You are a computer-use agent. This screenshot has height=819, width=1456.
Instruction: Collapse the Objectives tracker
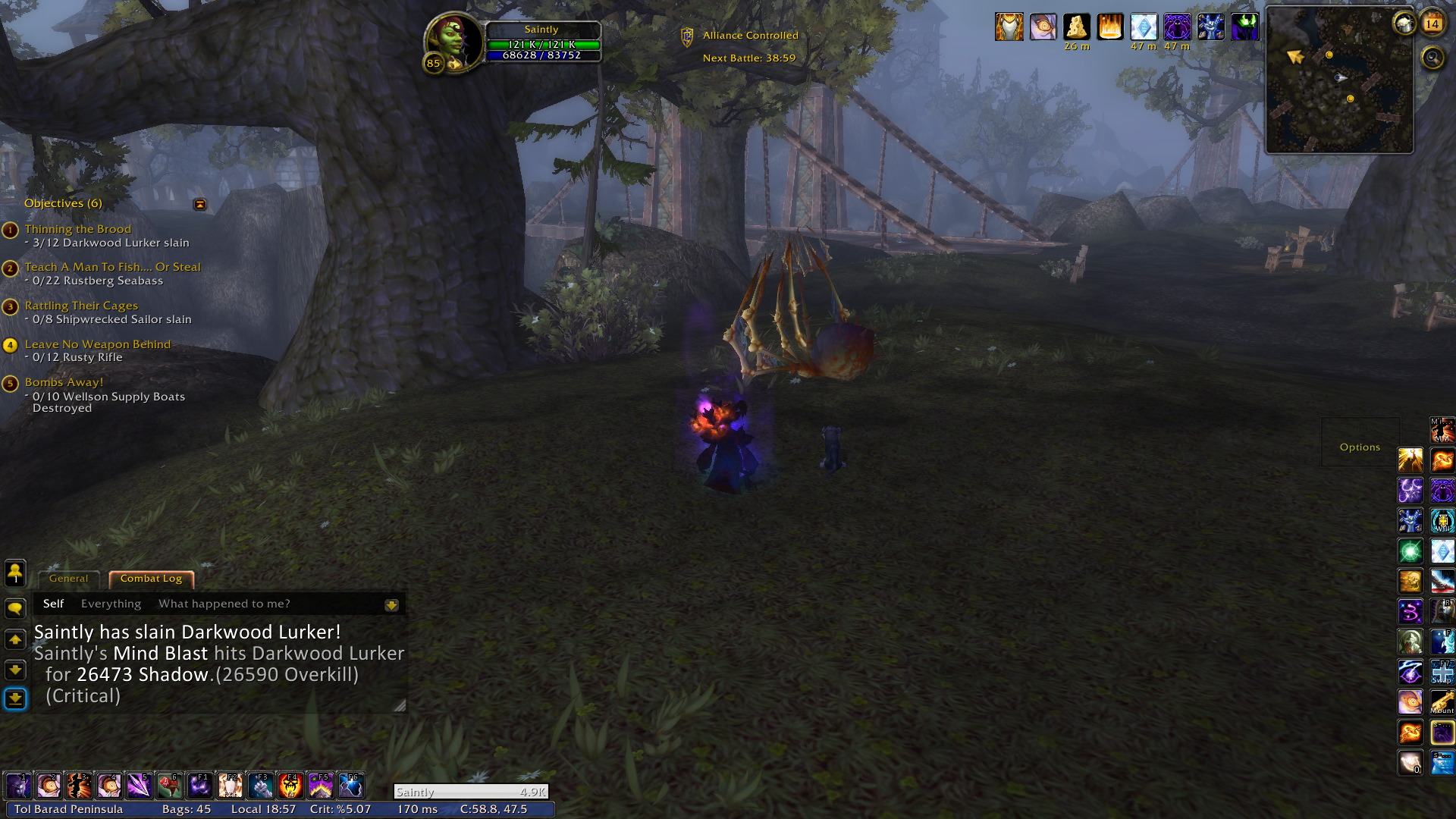click(199, 204)
